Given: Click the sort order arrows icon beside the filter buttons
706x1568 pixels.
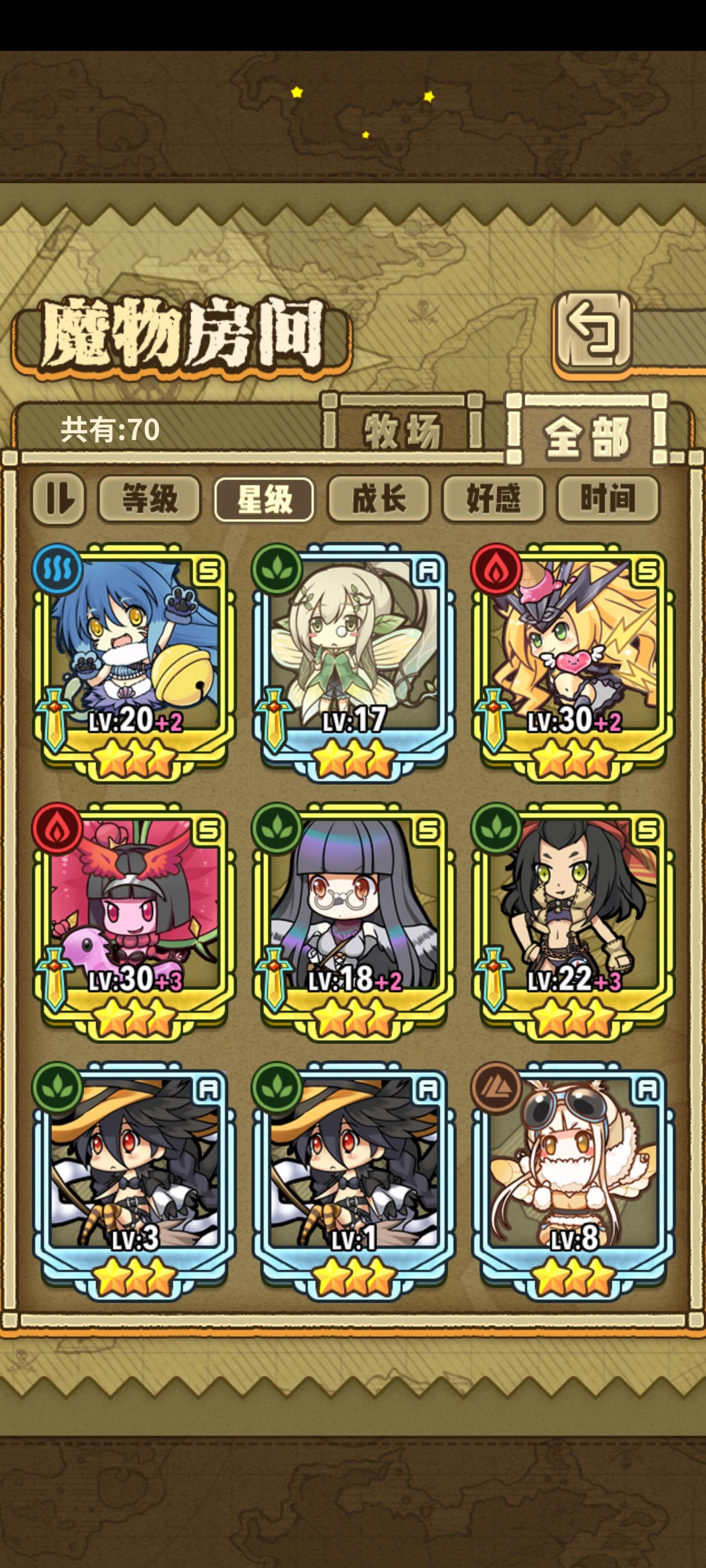Looking at the screenshot, I should [x=61, y=498].
